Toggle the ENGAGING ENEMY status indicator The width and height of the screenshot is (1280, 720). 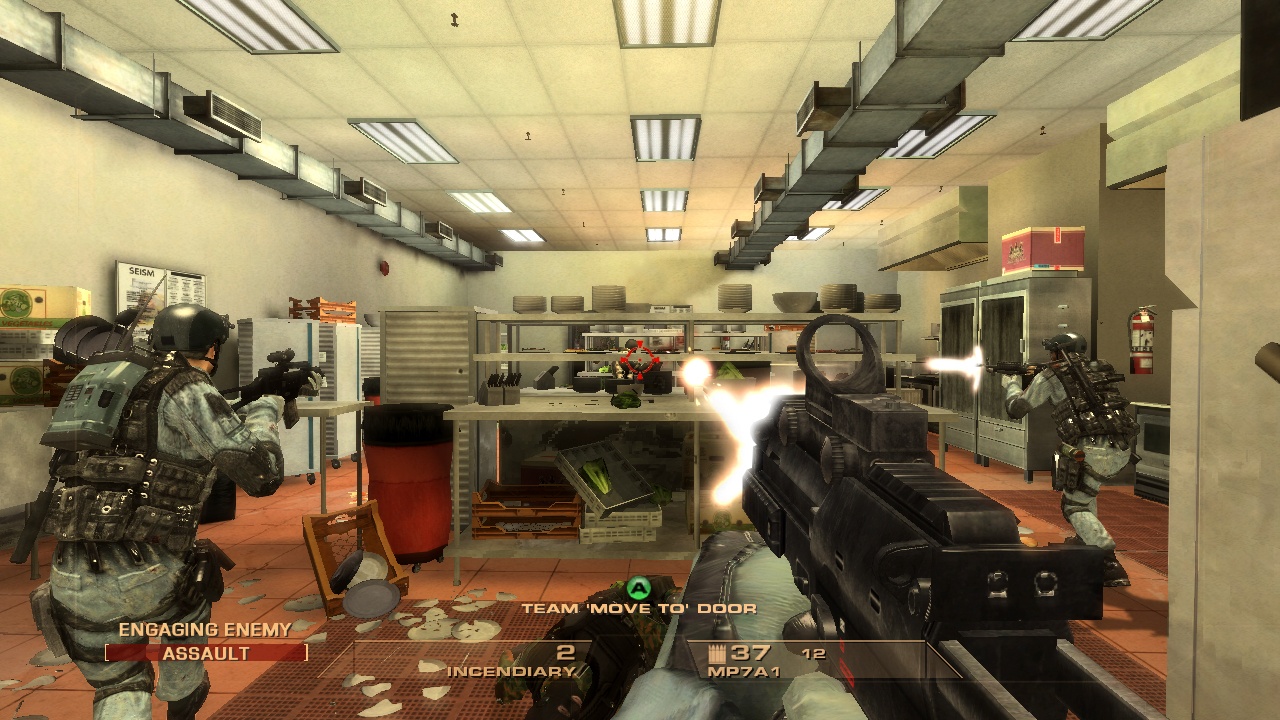point(204,631)
